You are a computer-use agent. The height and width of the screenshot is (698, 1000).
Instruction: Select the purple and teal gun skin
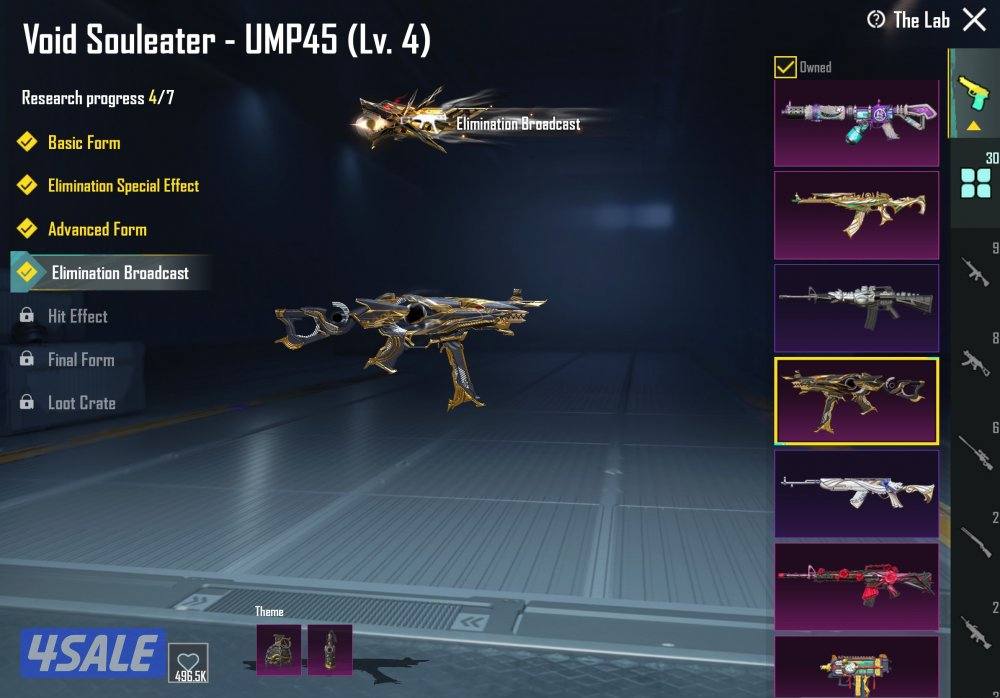[x=856, y=122]
